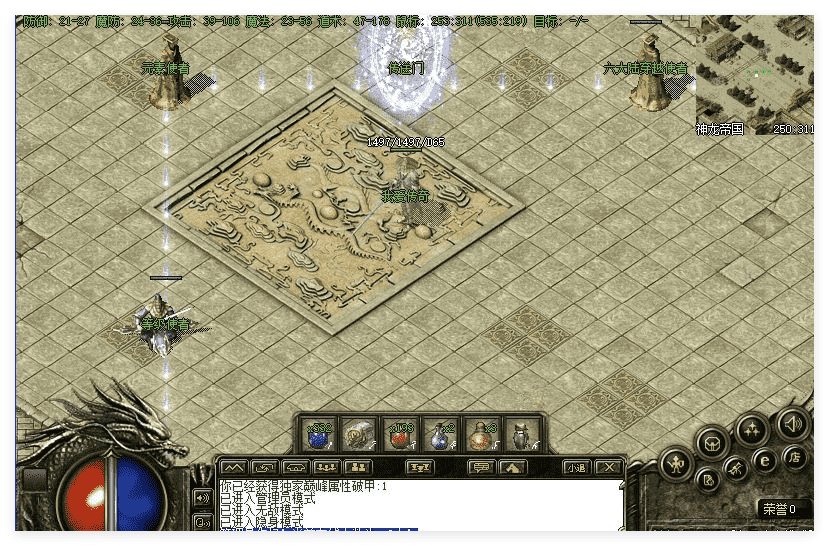Open the round note and pen button

point(707,480)
